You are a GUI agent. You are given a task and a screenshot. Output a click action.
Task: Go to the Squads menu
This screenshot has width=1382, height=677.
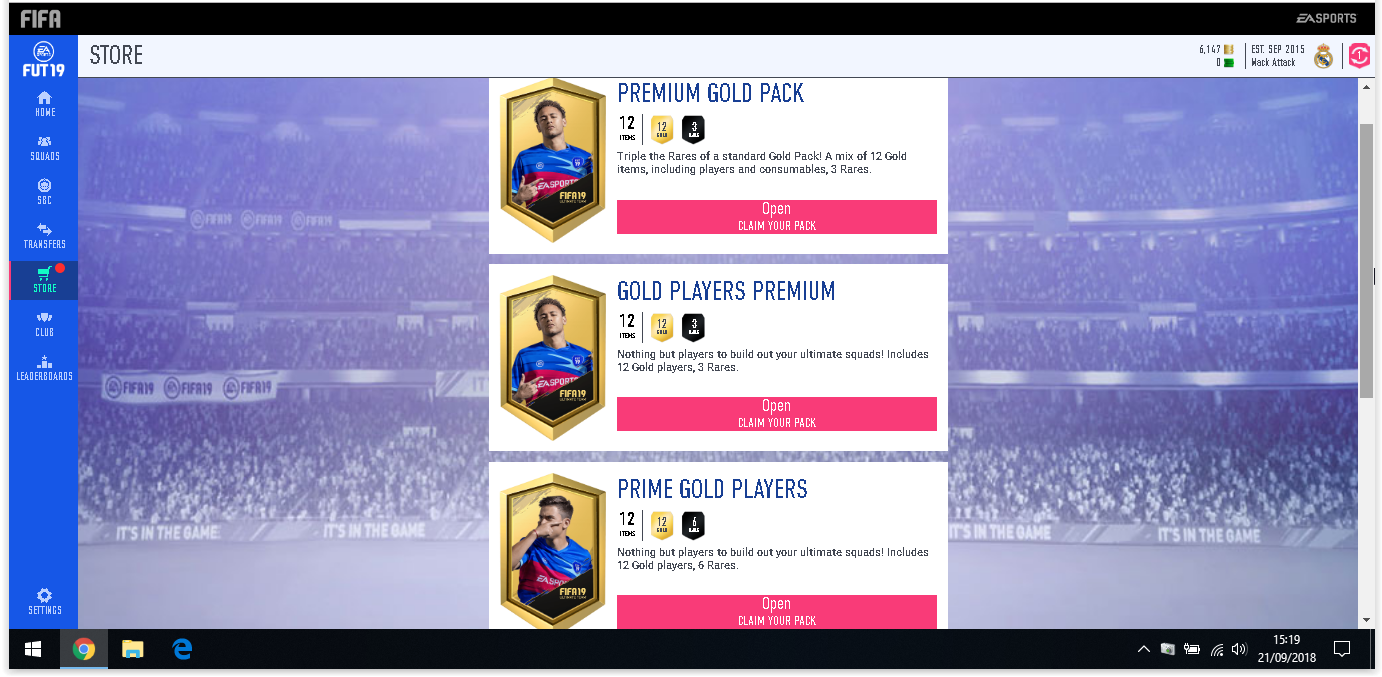pos(44,147)
